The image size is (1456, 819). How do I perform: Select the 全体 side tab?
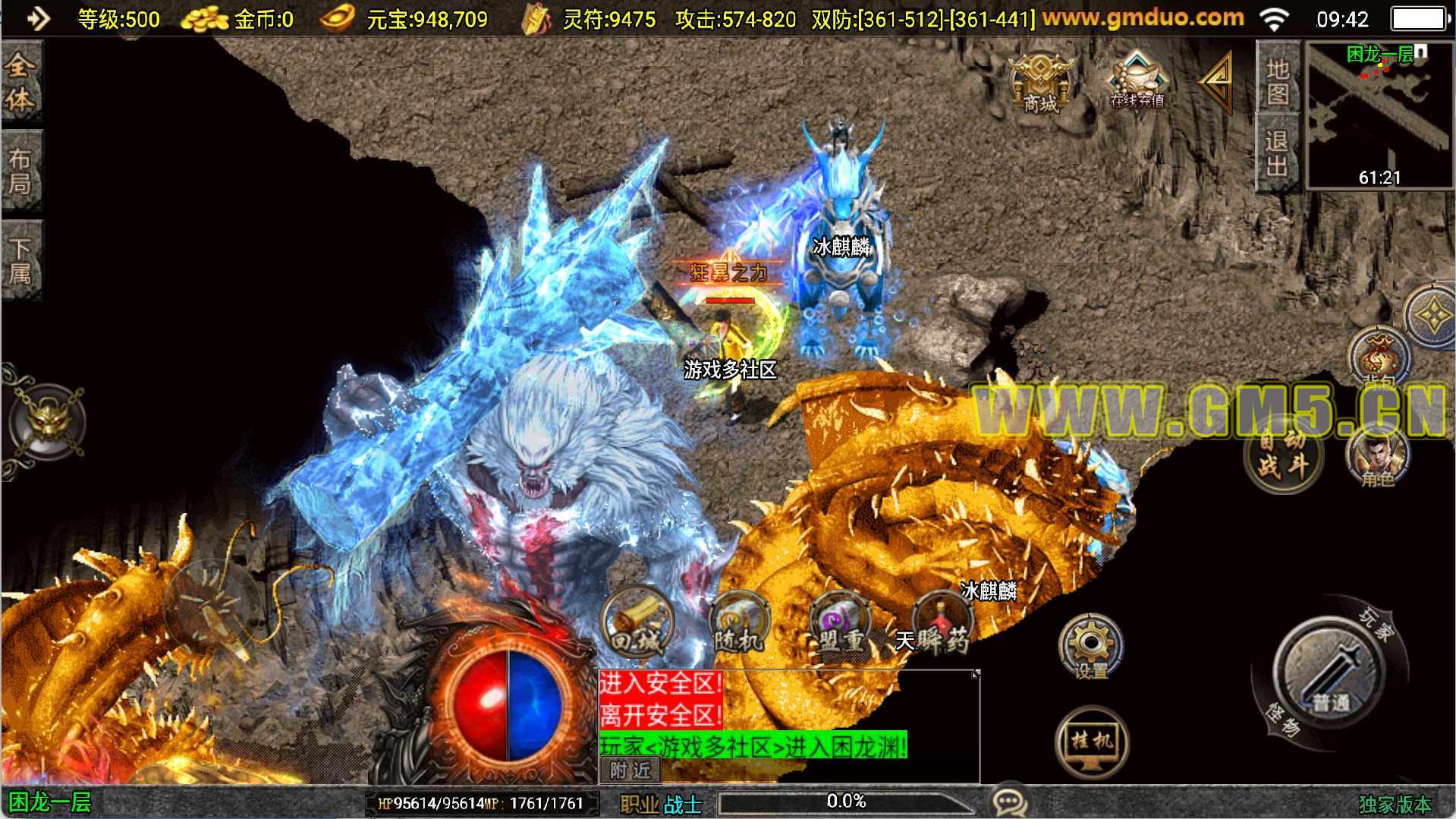[x=20, y=81]
